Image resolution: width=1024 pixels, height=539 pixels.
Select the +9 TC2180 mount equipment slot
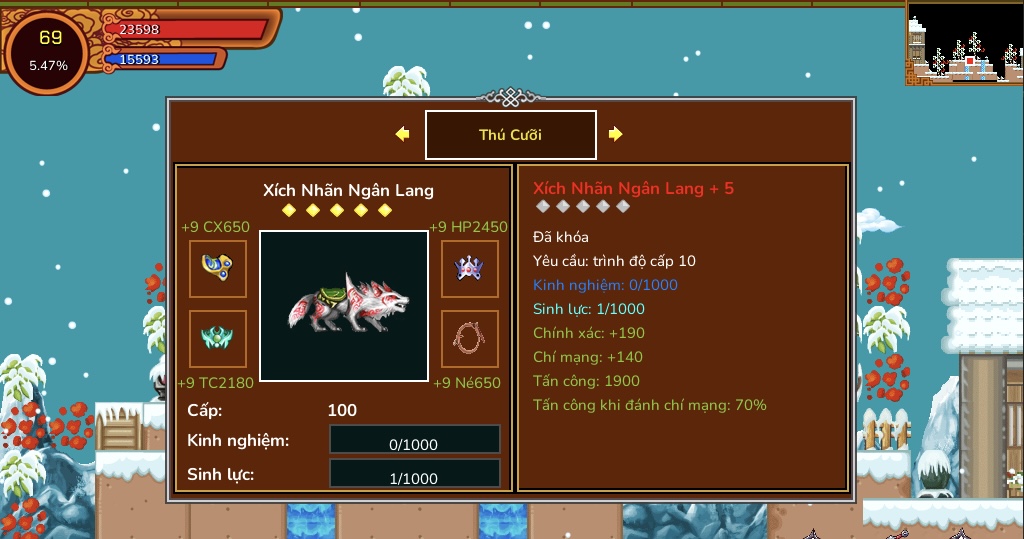[218, 339]
